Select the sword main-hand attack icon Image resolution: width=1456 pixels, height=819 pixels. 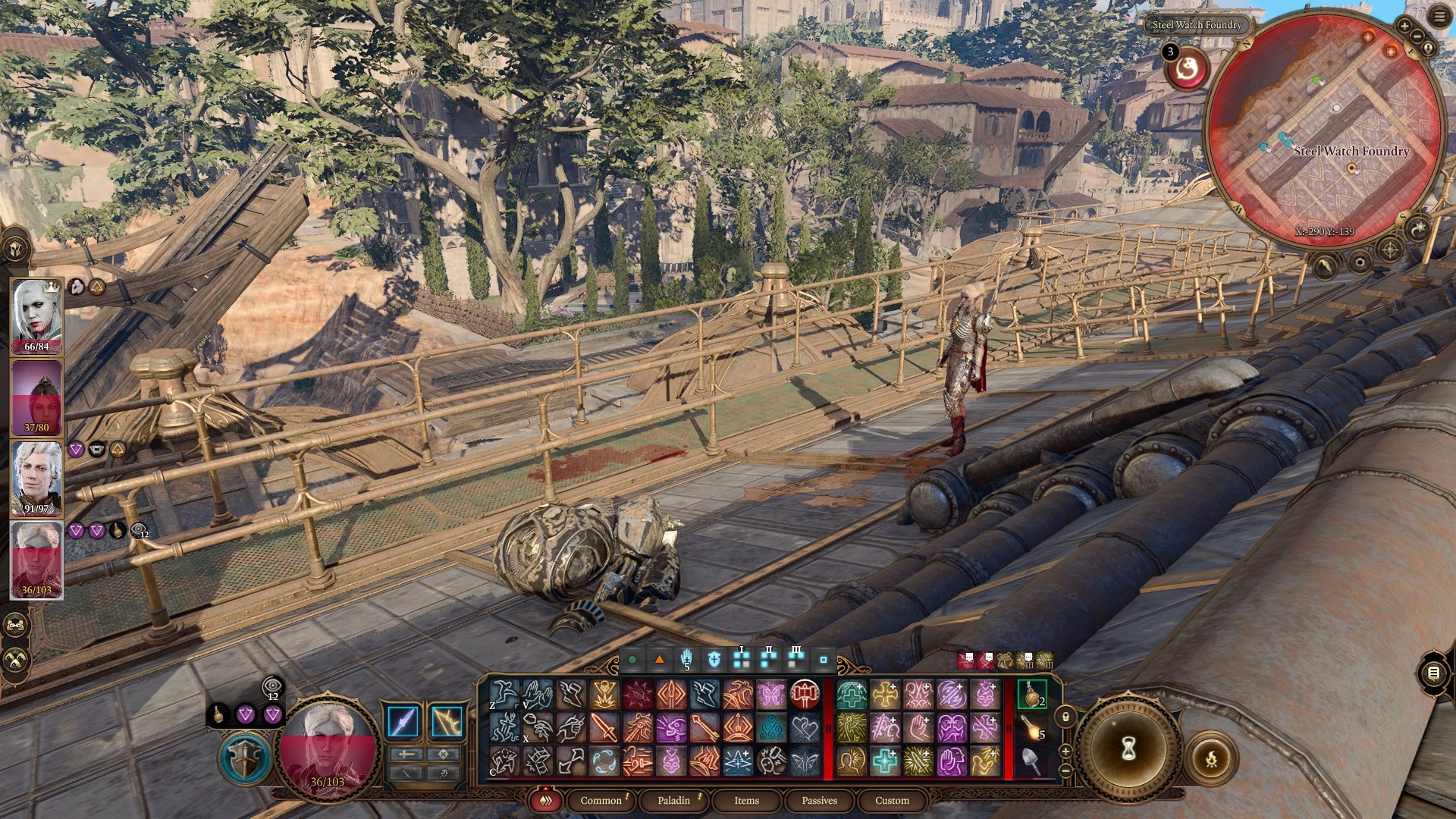(403, 721)
